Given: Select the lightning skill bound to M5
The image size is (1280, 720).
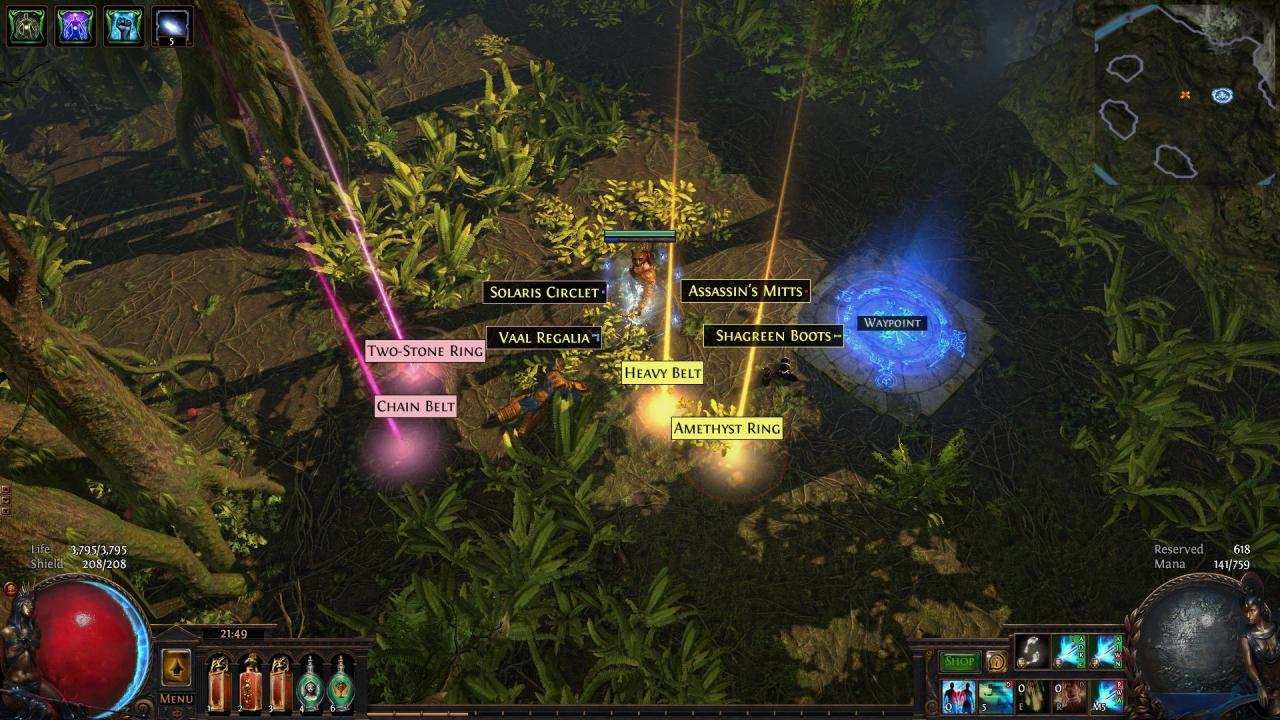Looking at the screenshot, I should coord(1107,696).
